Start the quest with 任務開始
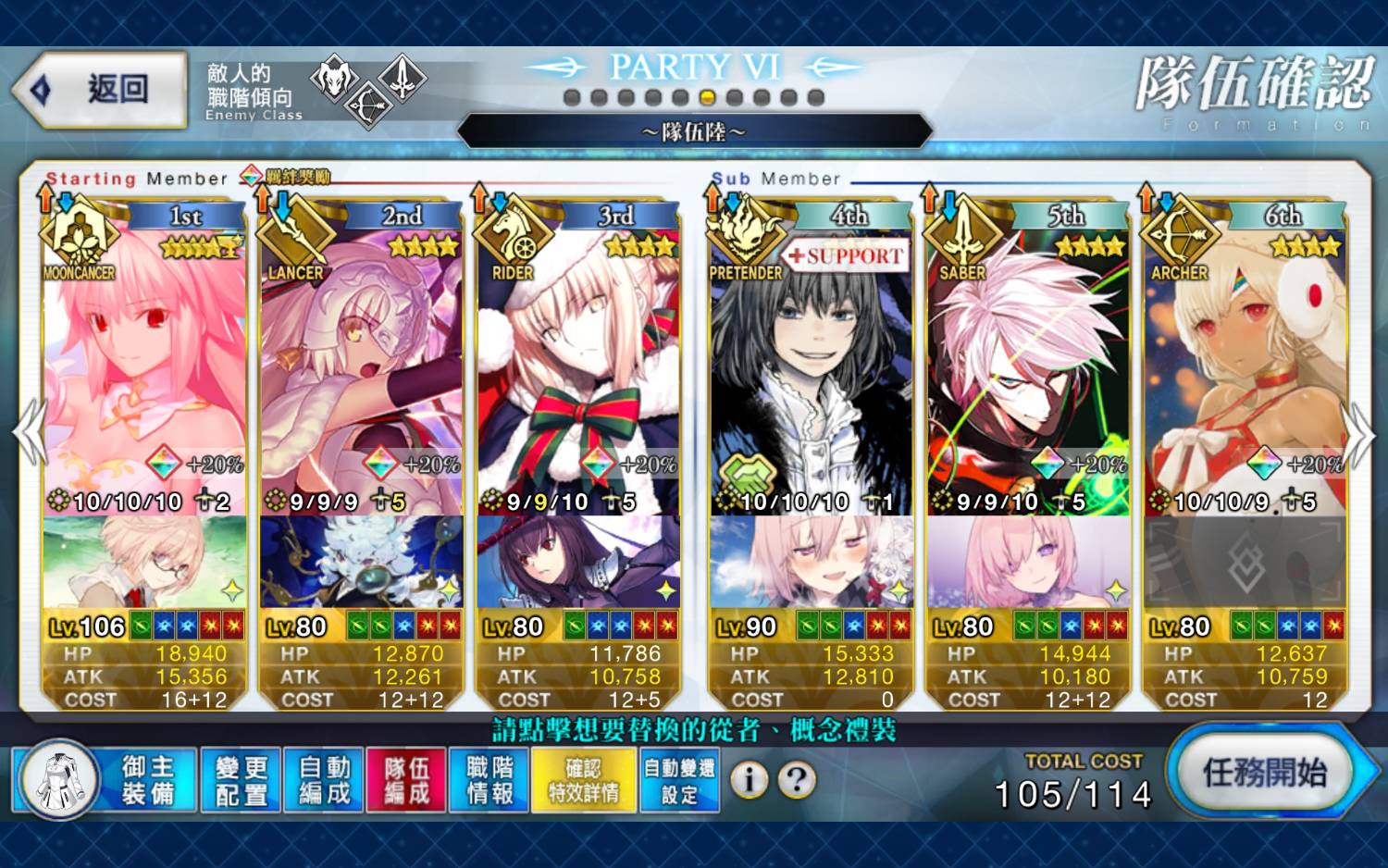Image resolution: width=1388 pixels, height=868 pixels. [1265, 773]
